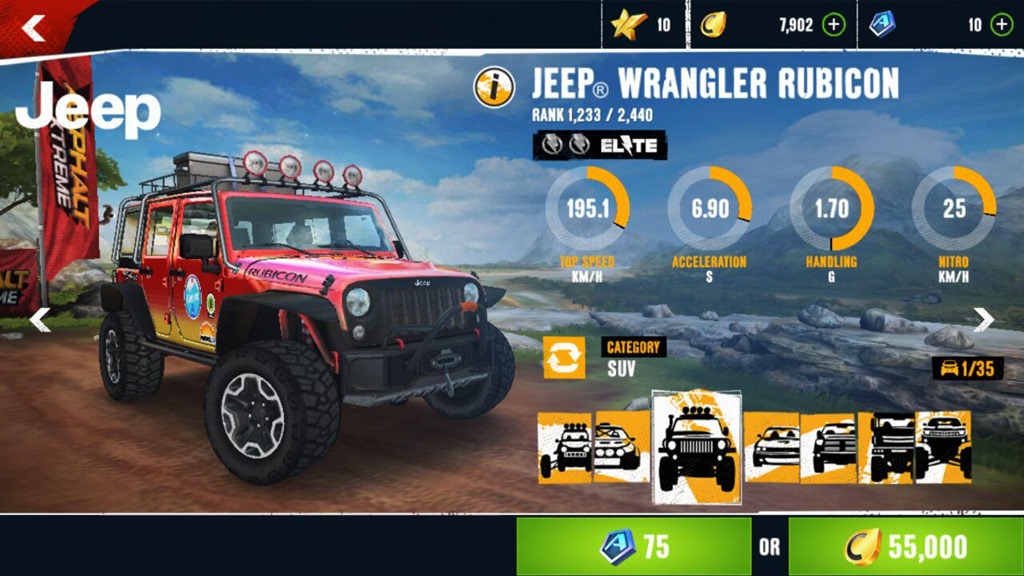Add more tokens with the token plus button
This screenshot has height=576, width=1024.
pyautogui.click(x=1001, y=25)
